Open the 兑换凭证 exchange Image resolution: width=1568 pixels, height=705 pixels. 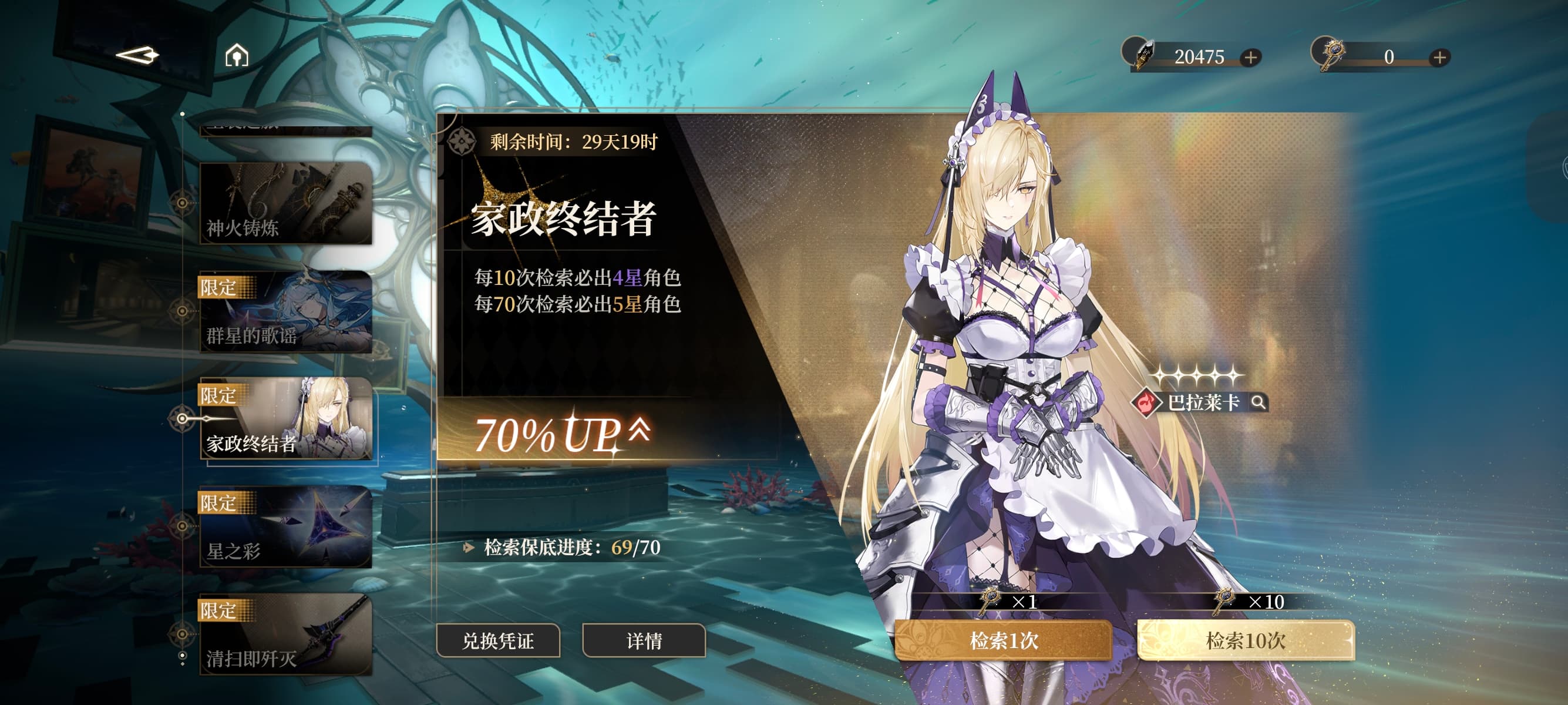(x=498, y=640)
